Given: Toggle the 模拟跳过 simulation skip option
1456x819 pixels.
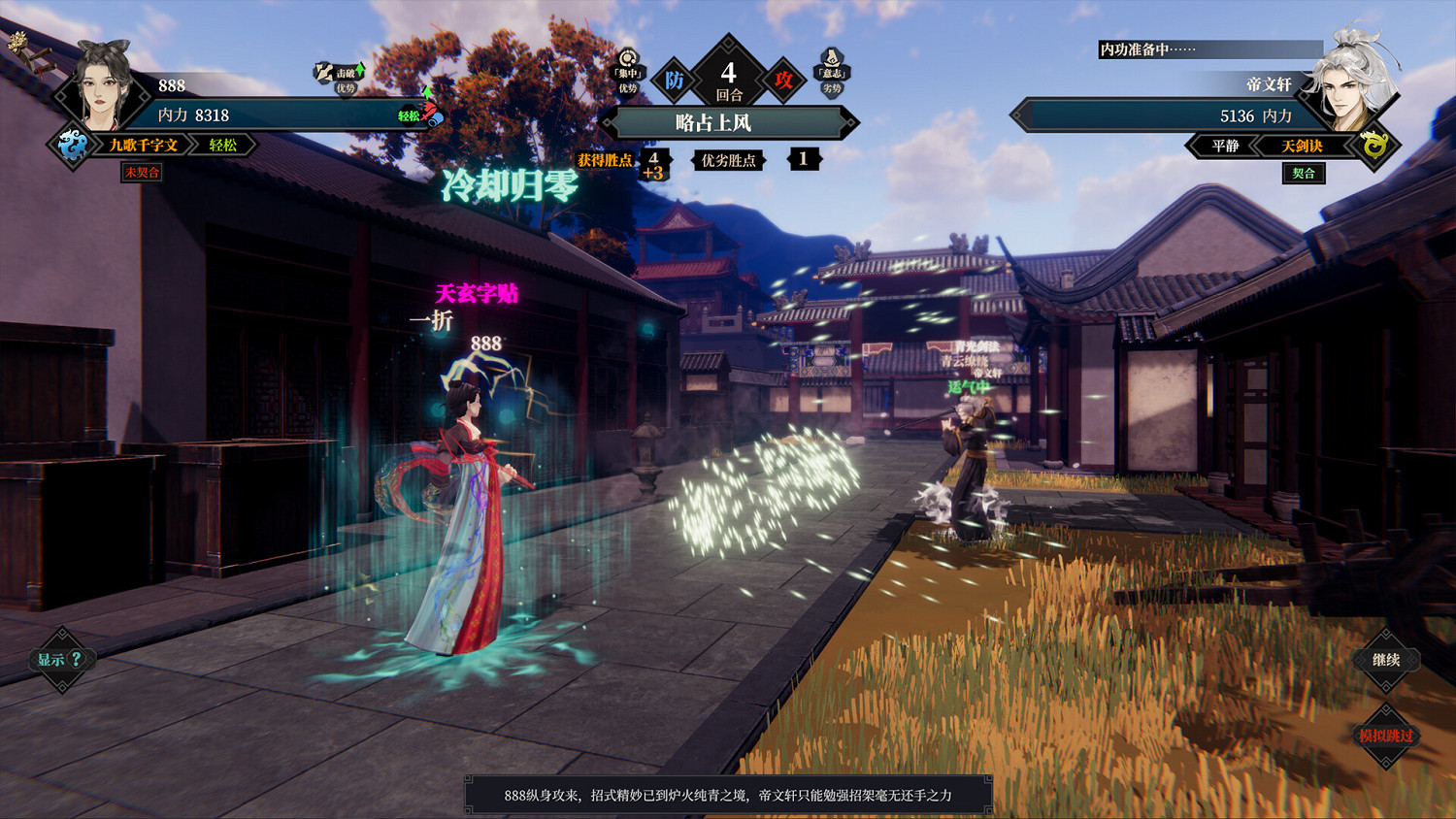Looking at the screenshot, I should (x=1385, y=737).
